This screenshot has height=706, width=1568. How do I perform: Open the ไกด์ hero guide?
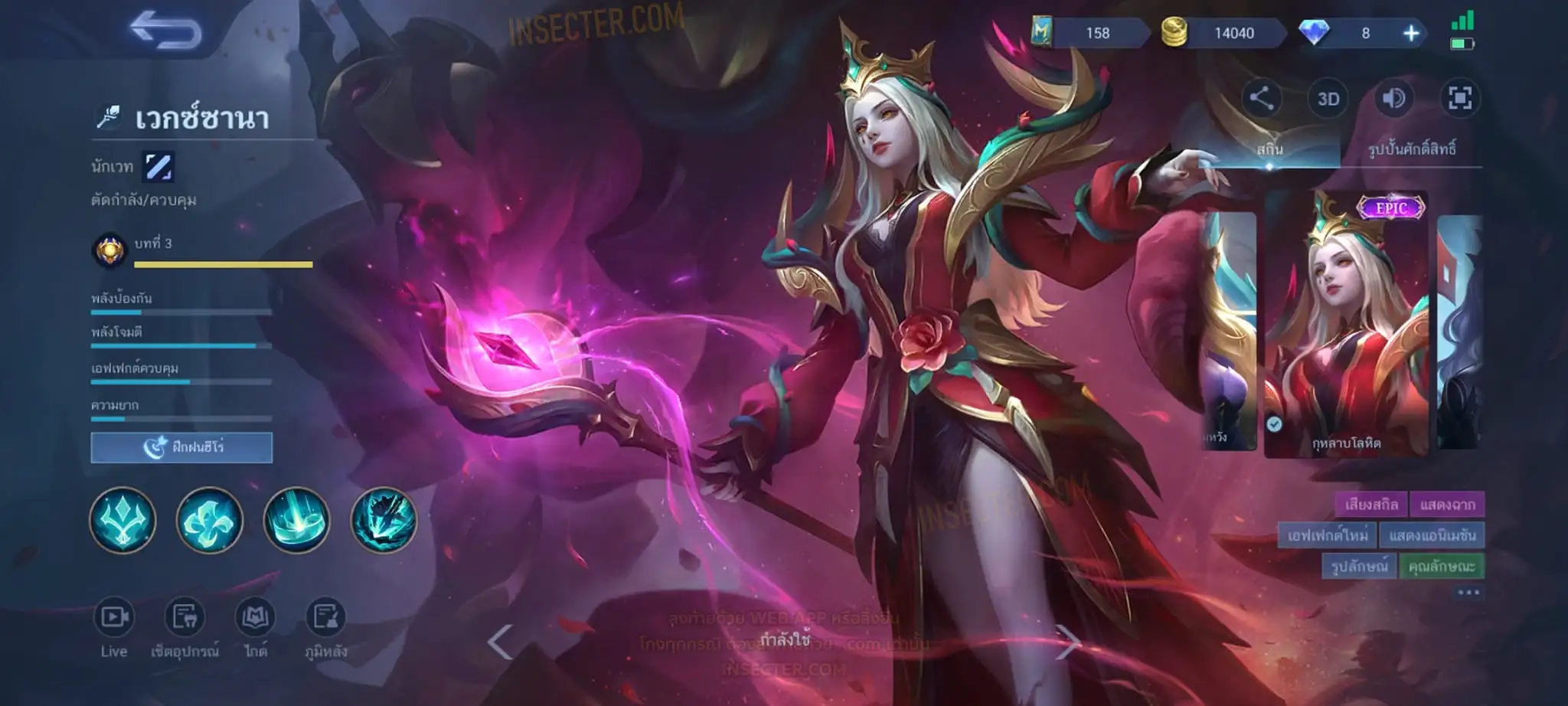click(x=255, y=628)
